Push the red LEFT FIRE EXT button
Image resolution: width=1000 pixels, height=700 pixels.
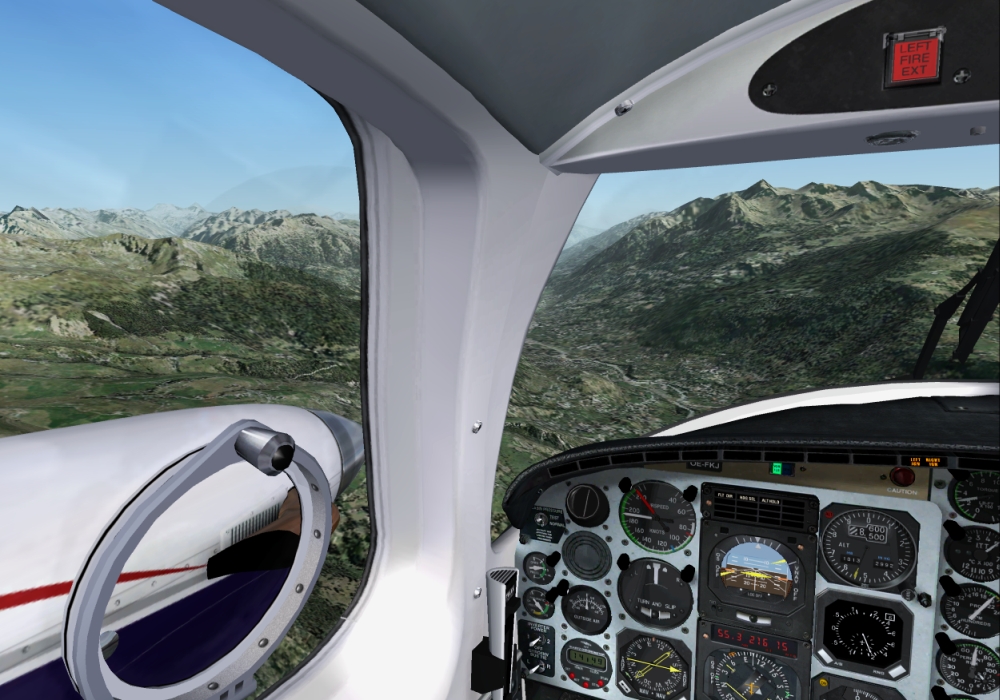pyautogui.click(x=914, y=58)
